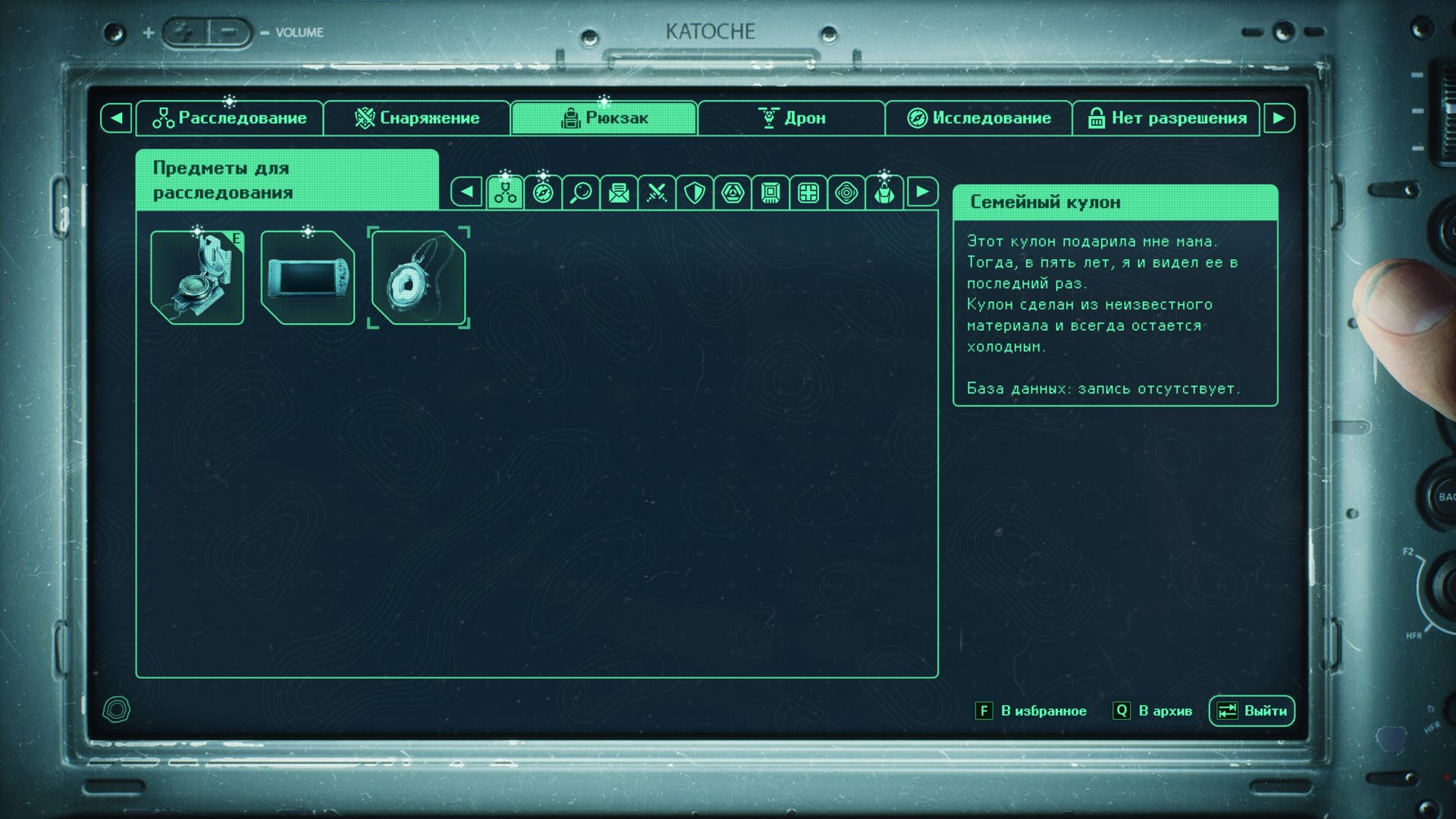This screenshot has height=819, width=1456.
Task: Select the chip components category icon
Action: (x=770, y=193)
